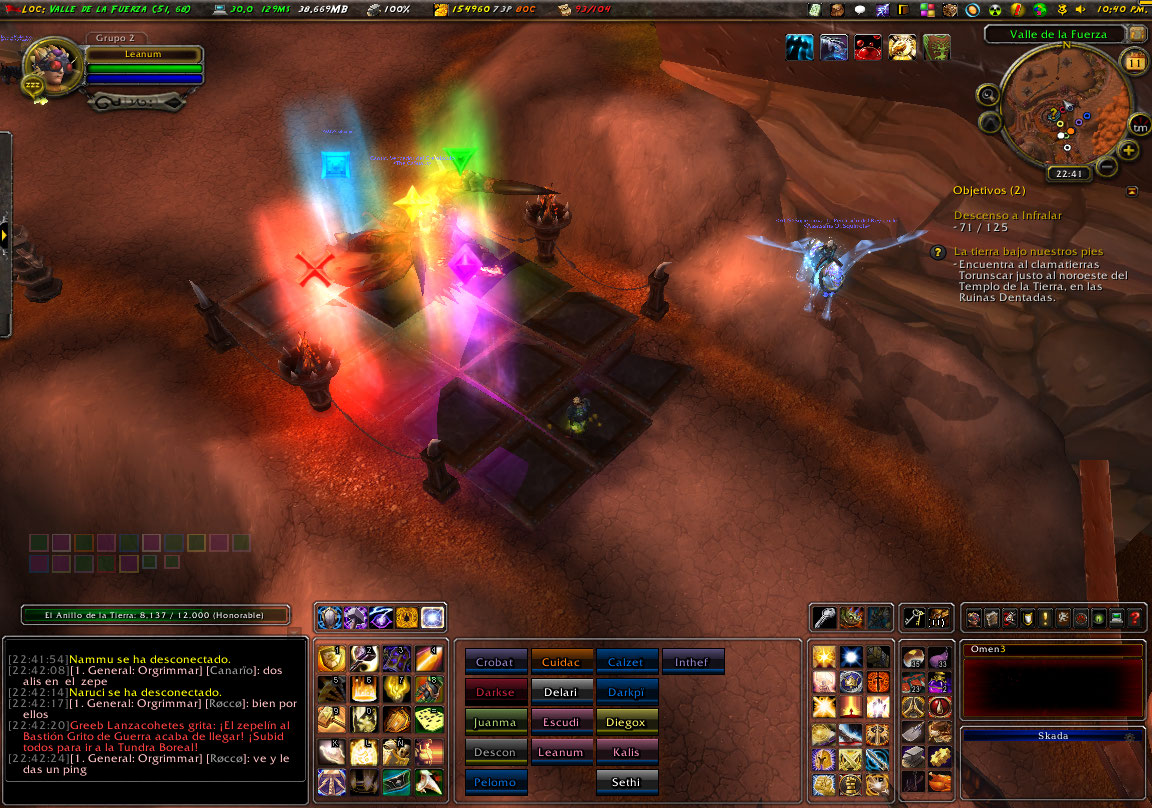Image resolution: width=1152 pixels, height=808 pixels.
Task: Click the Leanum player portrait
Action: click(x=46, y=64)
